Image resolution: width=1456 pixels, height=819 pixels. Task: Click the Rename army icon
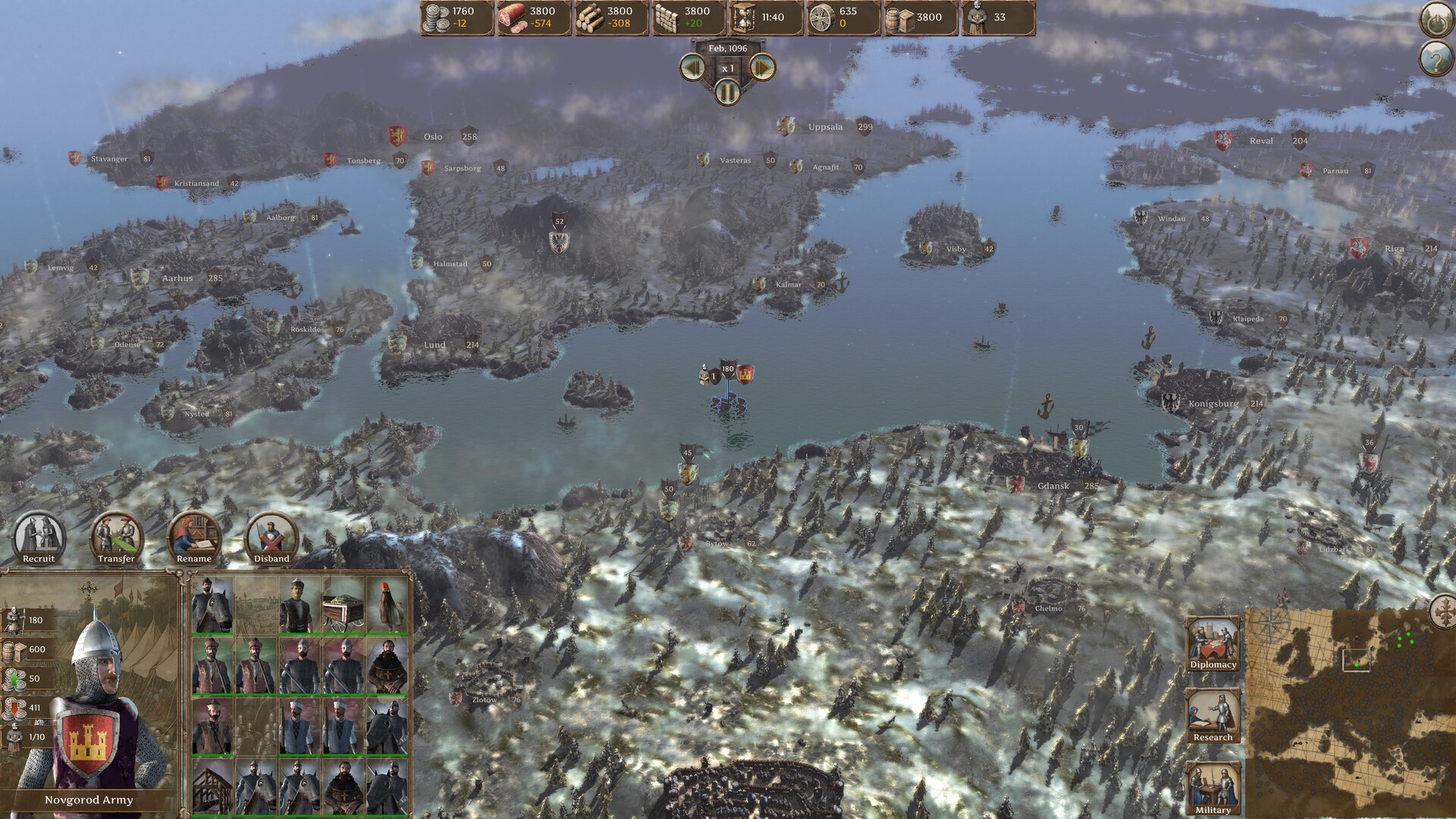(193, 535)
